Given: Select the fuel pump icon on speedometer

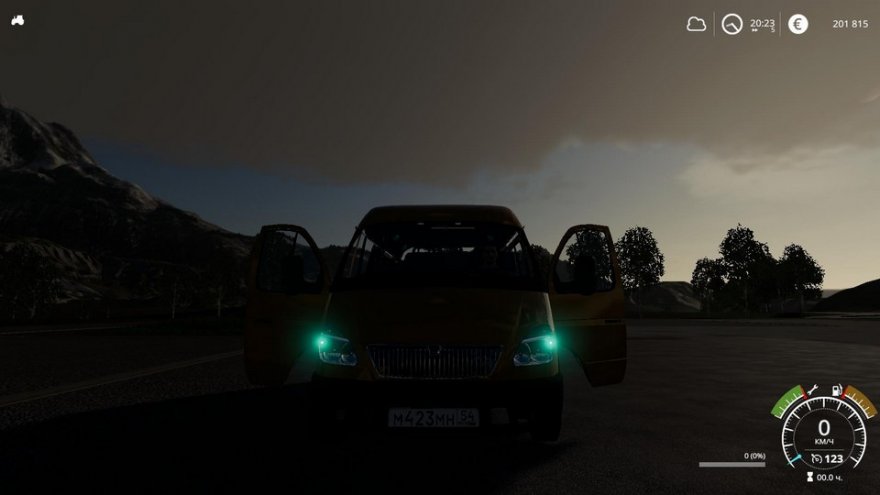Looking at the screenshot, I should [x=836, y=389].
